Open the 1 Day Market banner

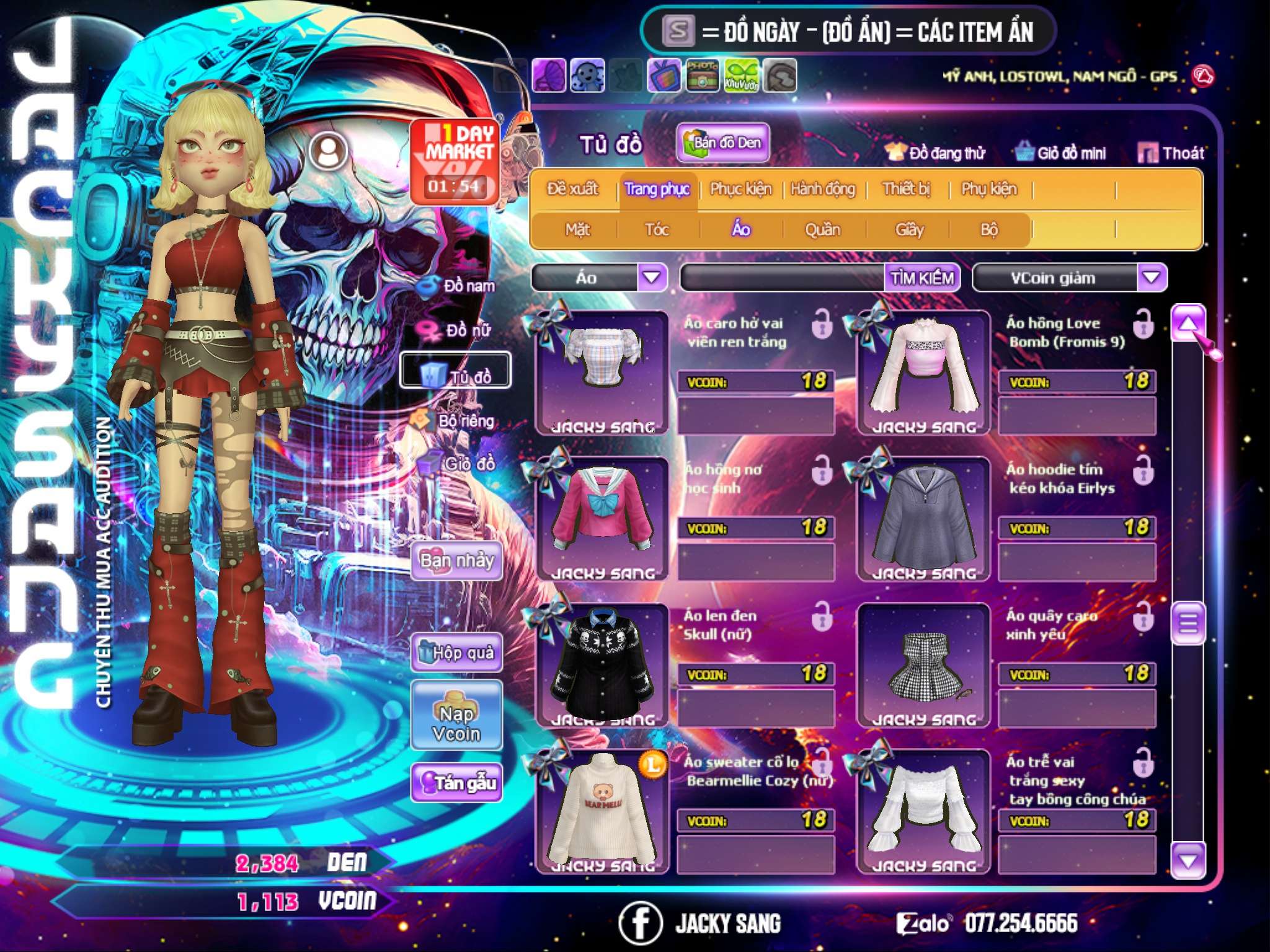(x=455, y=161)
